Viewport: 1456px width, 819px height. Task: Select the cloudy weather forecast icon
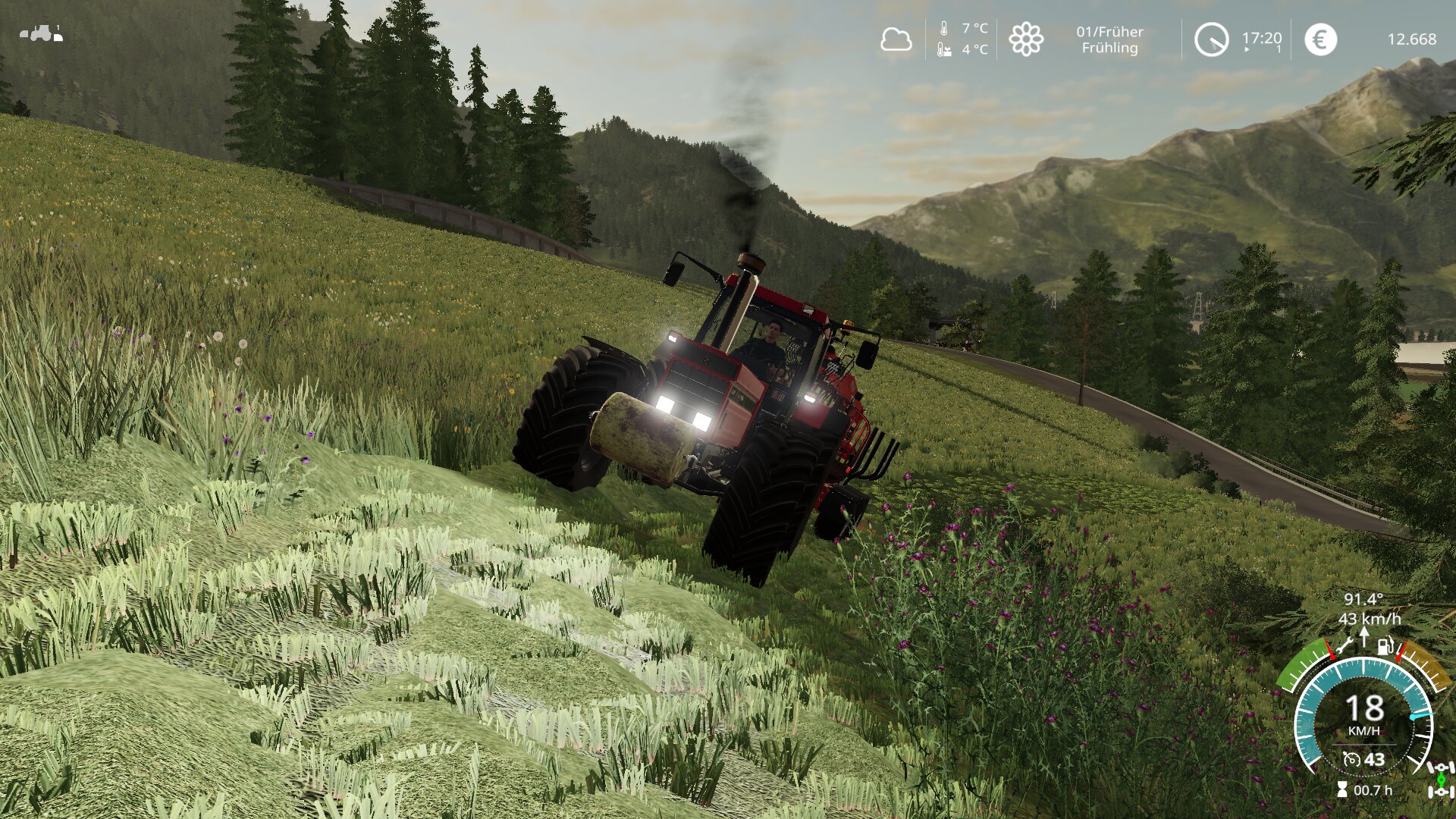(x=896, y=39)
